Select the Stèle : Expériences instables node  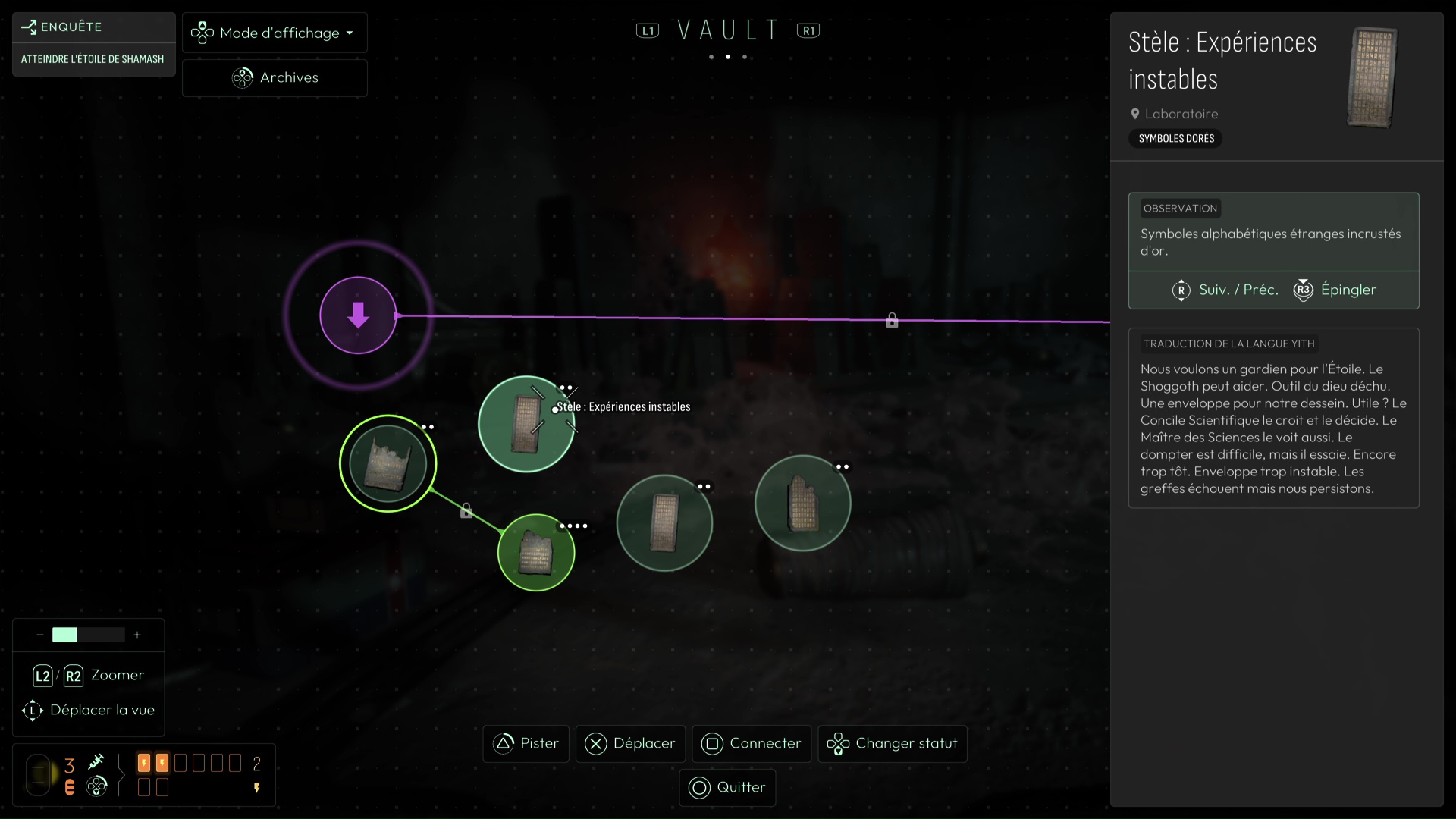click(526, 424)
